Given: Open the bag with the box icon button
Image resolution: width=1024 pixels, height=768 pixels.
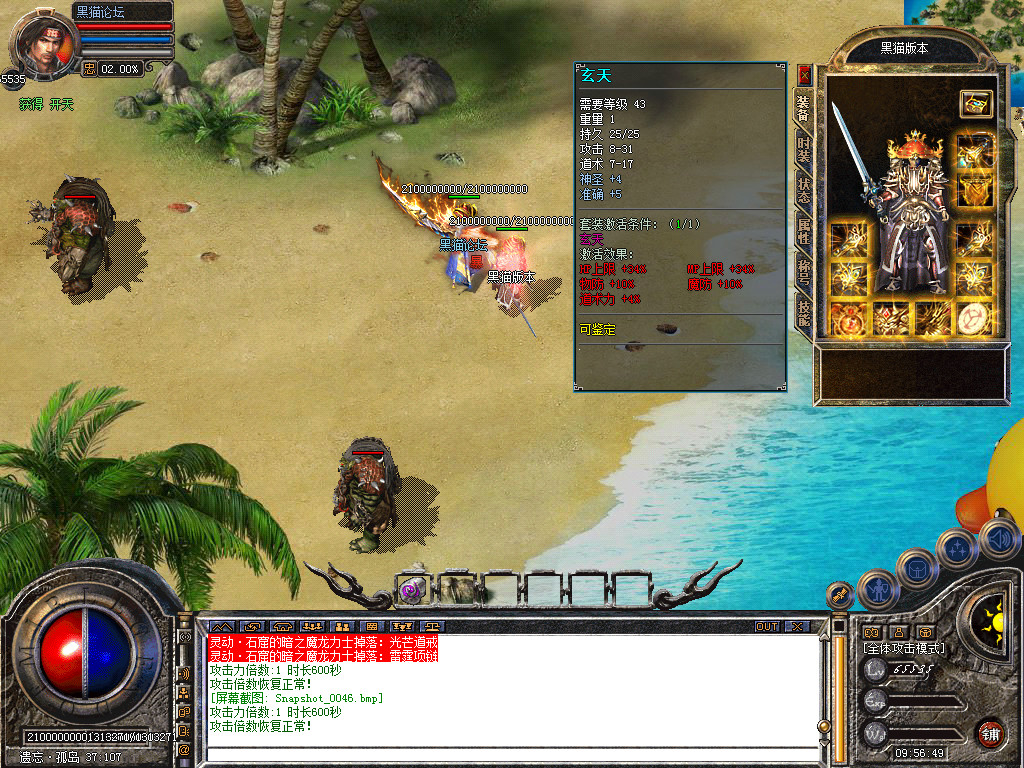Looking at the screenshot, I should click(x=916, y=568).
